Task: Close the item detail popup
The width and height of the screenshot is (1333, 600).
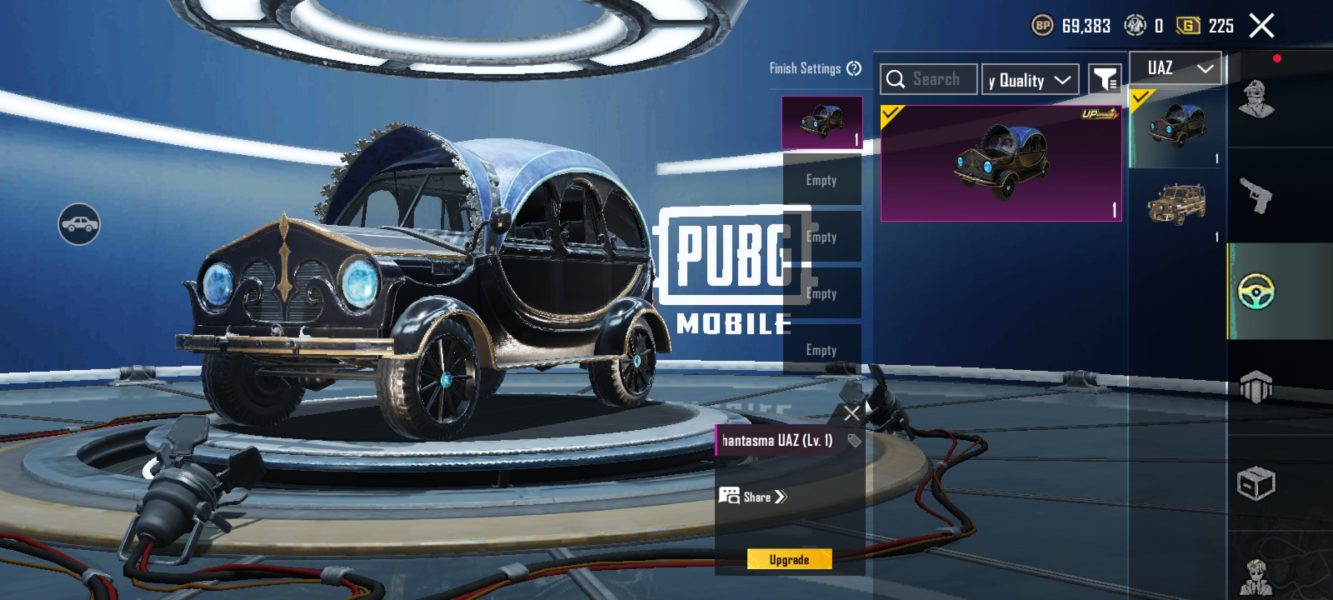Action: [851, 412]
